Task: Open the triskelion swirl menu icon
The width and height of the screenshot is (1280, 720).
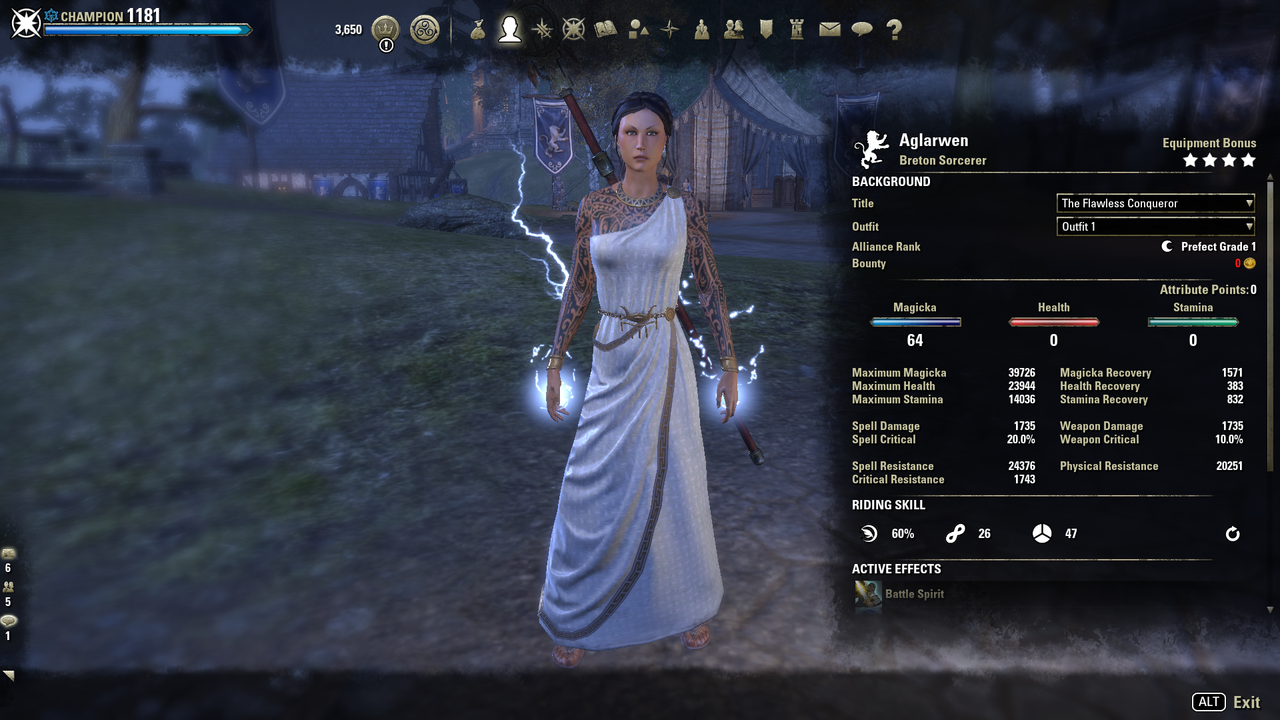Action: coord(425,30)
